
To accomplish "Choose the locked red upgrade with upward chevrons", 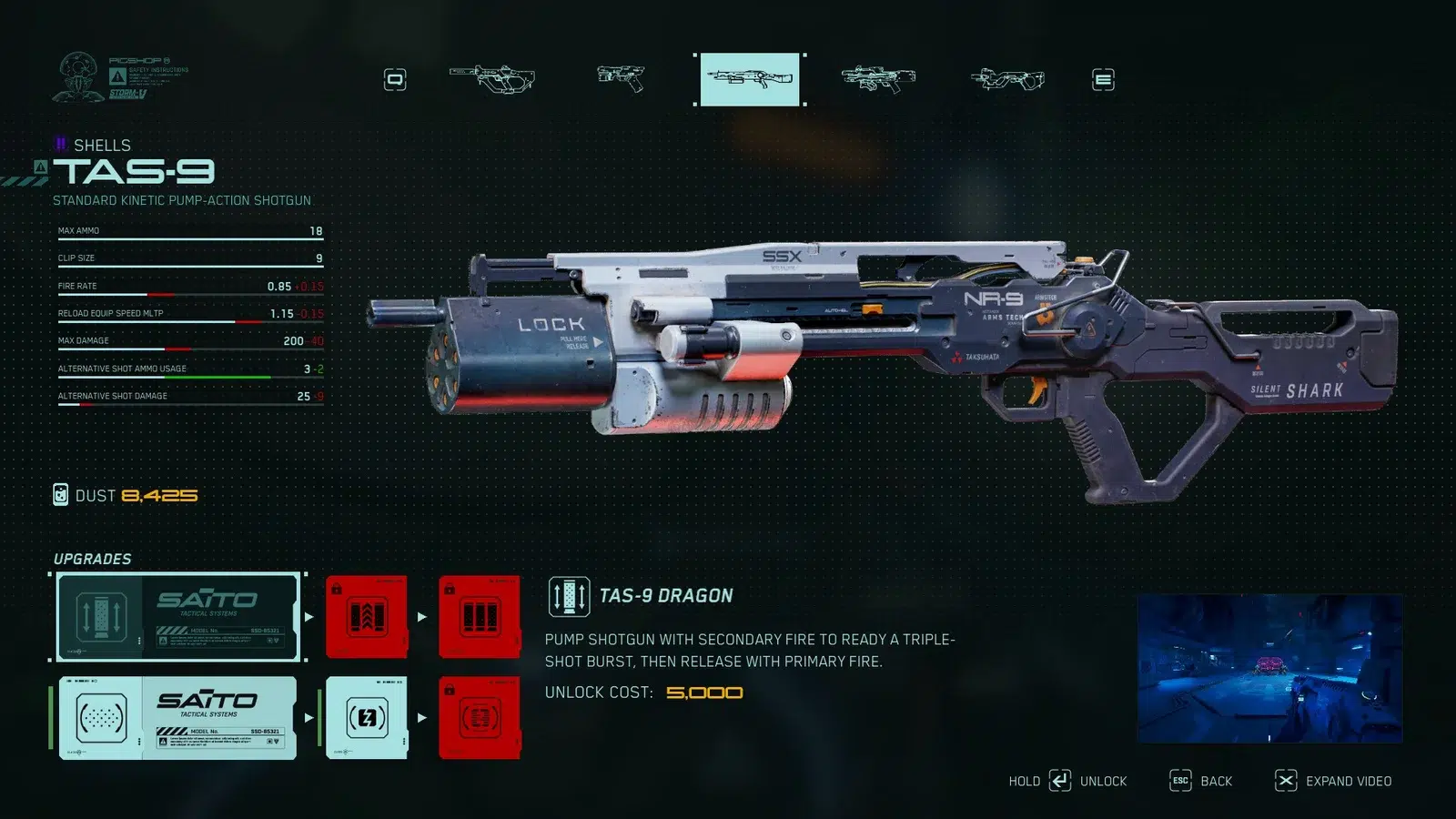I will [367, 617].
